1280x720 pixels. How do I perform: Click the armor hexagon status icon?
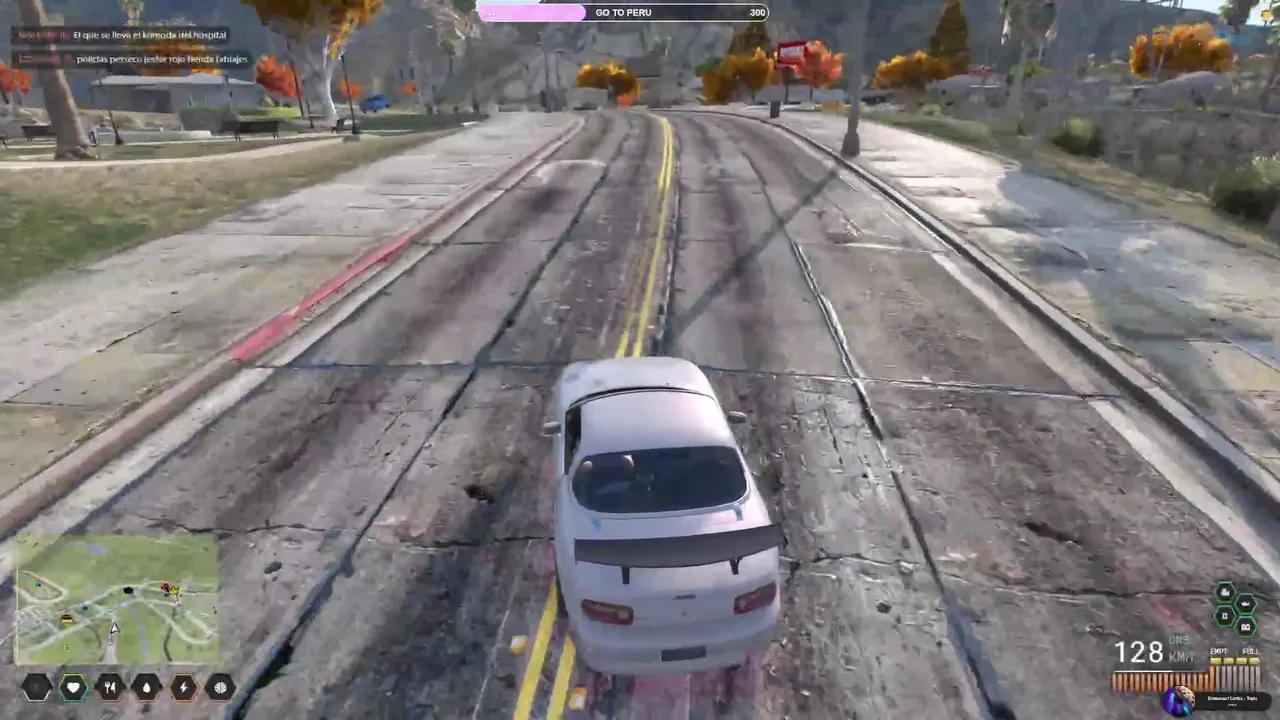click(36, 687)
